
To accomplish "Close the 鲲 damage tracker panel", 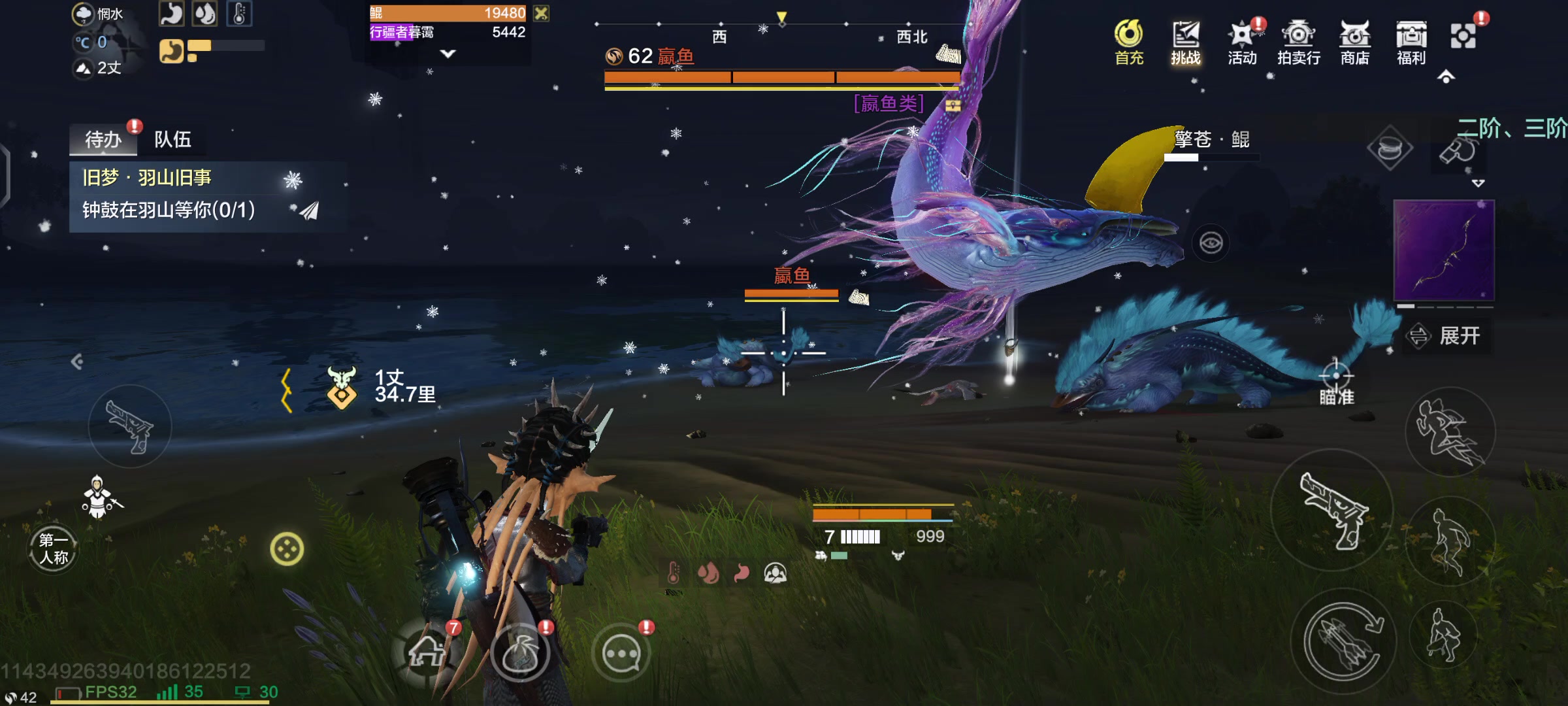I will click(541, 13).
